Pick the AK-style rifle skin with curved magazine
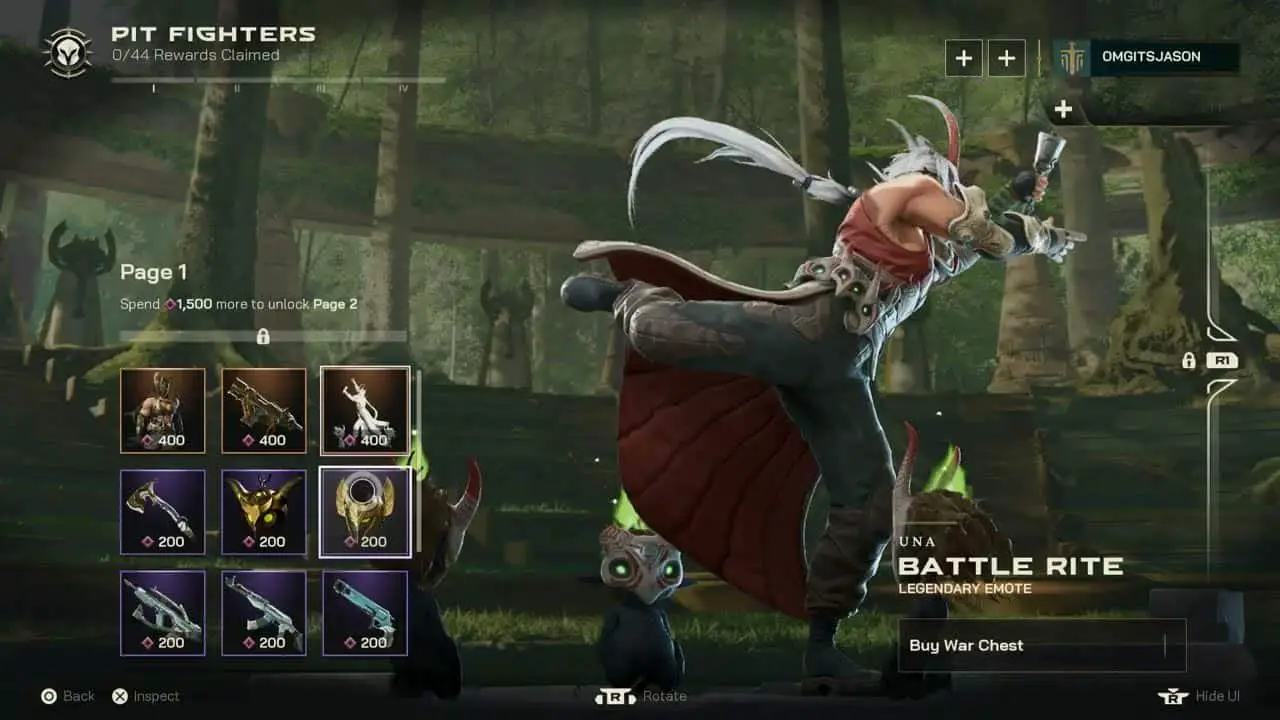 (x=264, y=613)
